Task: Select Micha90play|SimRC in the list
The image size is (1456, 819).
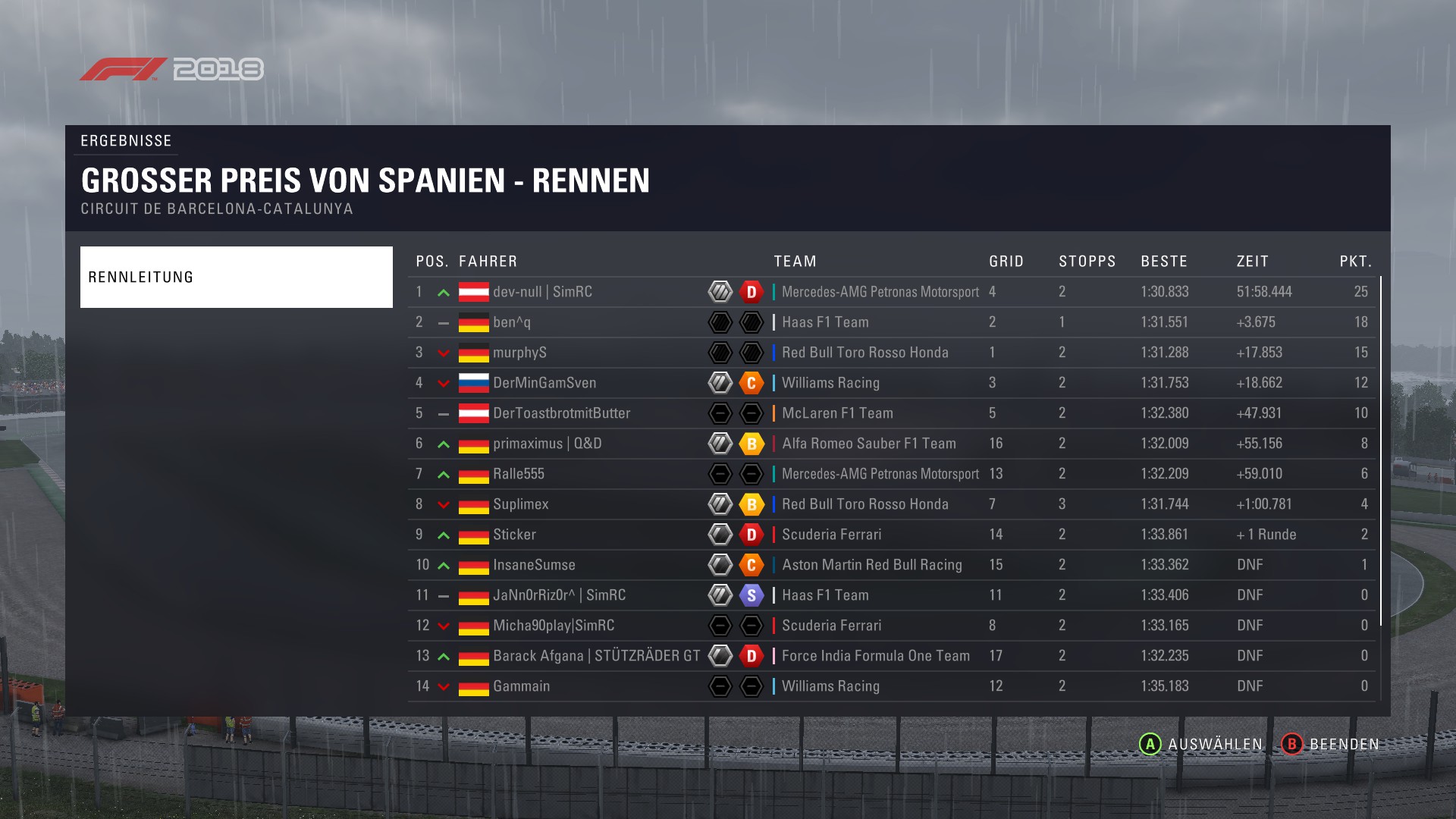Action: (553, 626)
